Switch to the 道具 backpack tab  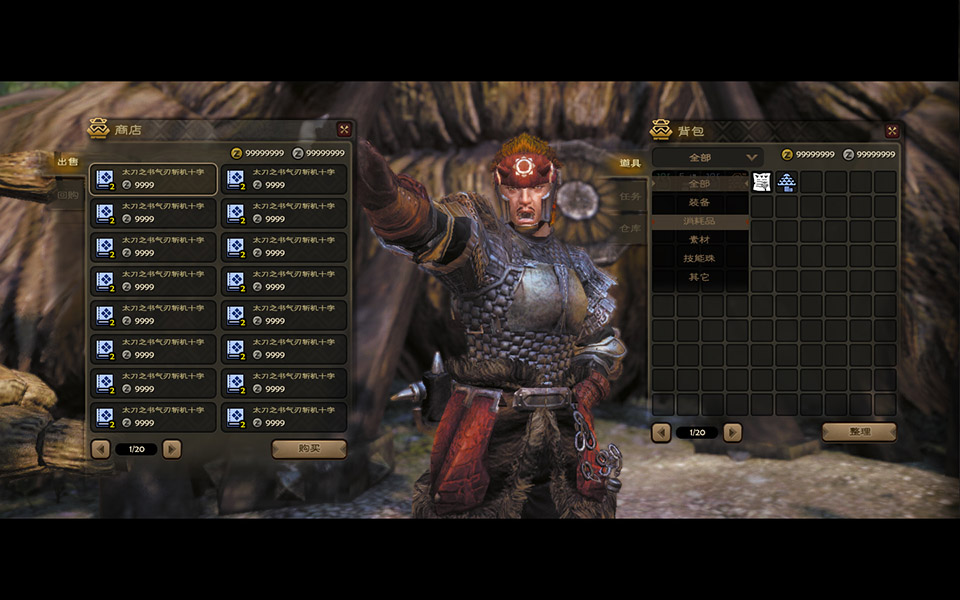630,163
